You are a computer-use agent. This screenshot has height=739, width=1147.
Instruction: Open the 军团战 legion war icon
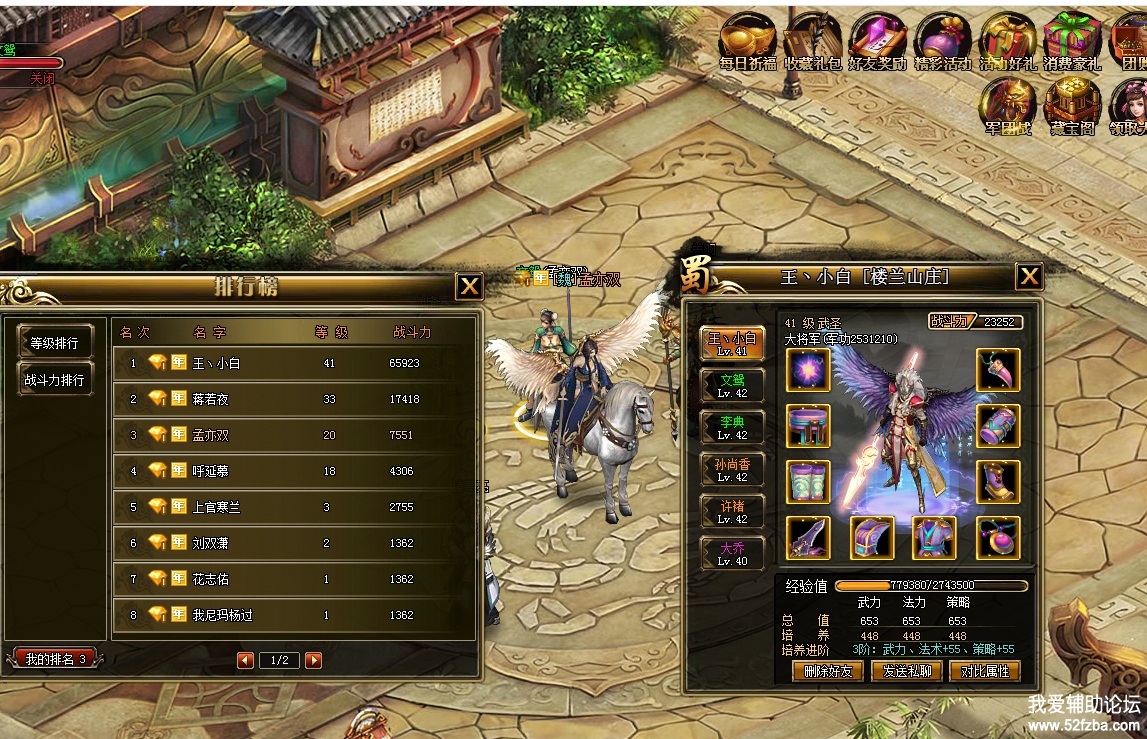tap(1007, 106)
